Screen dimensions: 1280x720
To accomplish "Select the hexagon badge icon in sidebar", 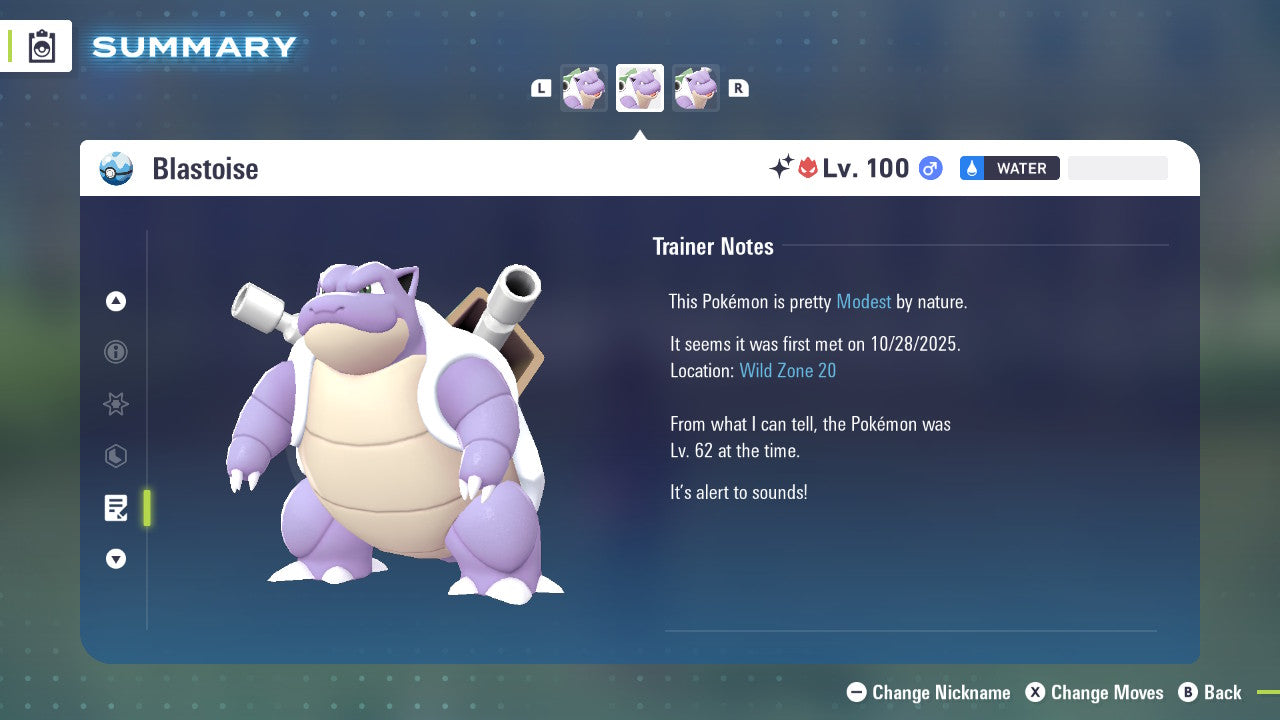I will [116, 456].
